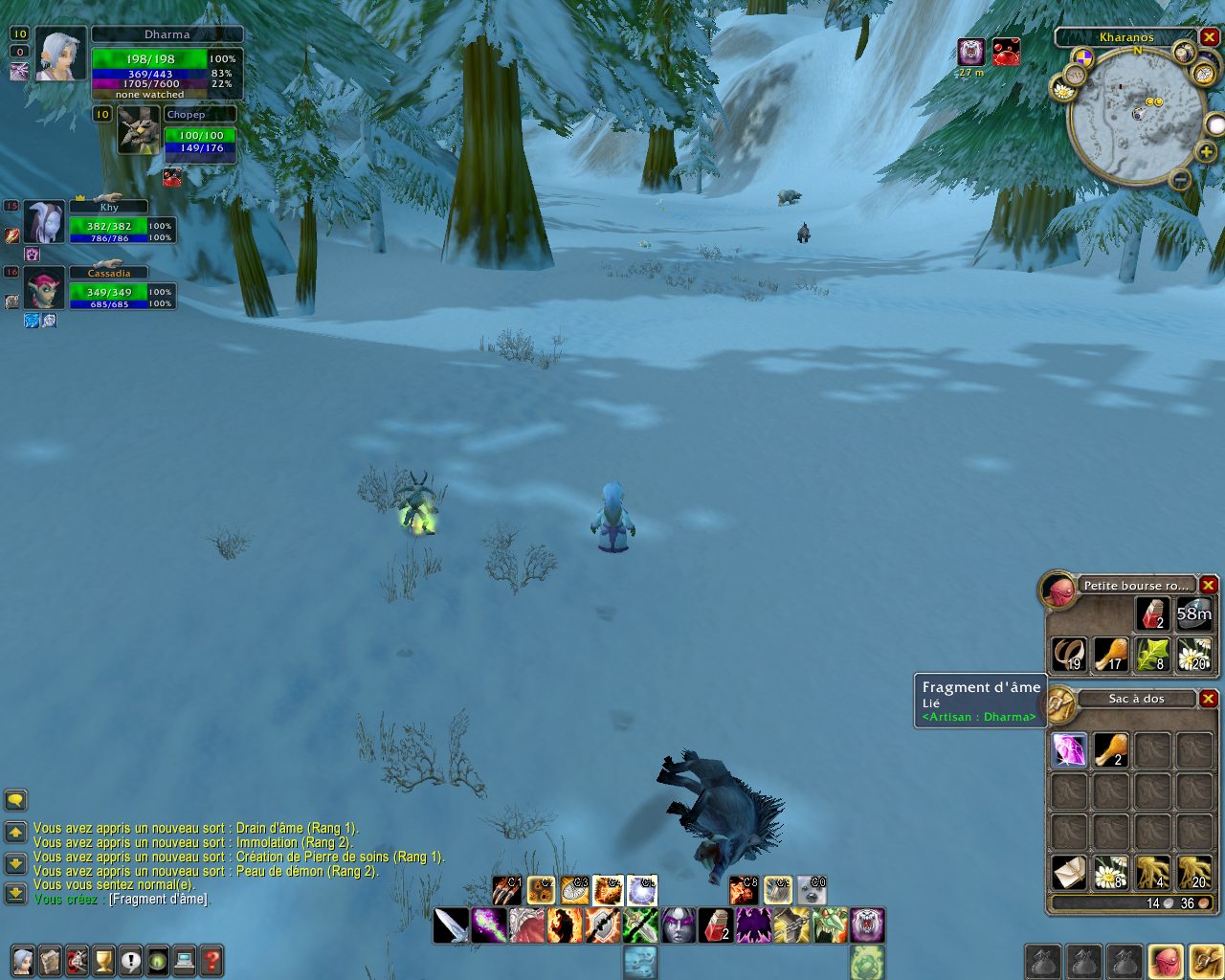
Task: Select the sealed letter in the backpack
Action: click(x=1069, y=872)
